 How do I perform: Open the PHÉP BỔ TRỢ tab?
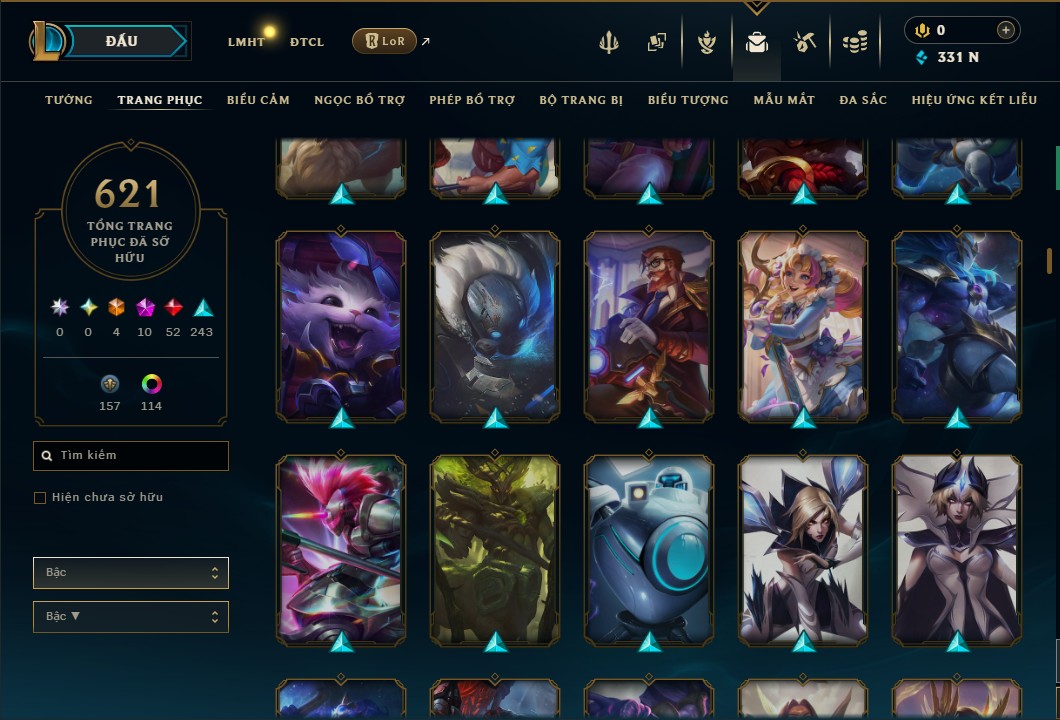pos(472,100)
